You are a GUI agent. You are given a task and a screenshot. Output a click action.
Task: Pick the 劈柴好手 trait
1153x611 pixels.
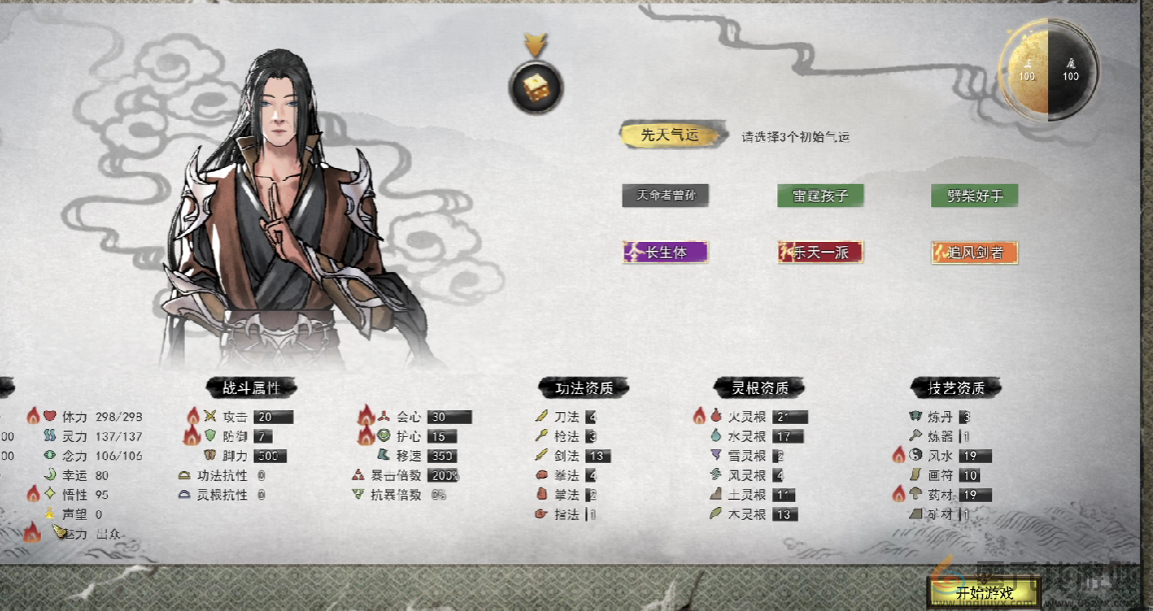point(974,196)
